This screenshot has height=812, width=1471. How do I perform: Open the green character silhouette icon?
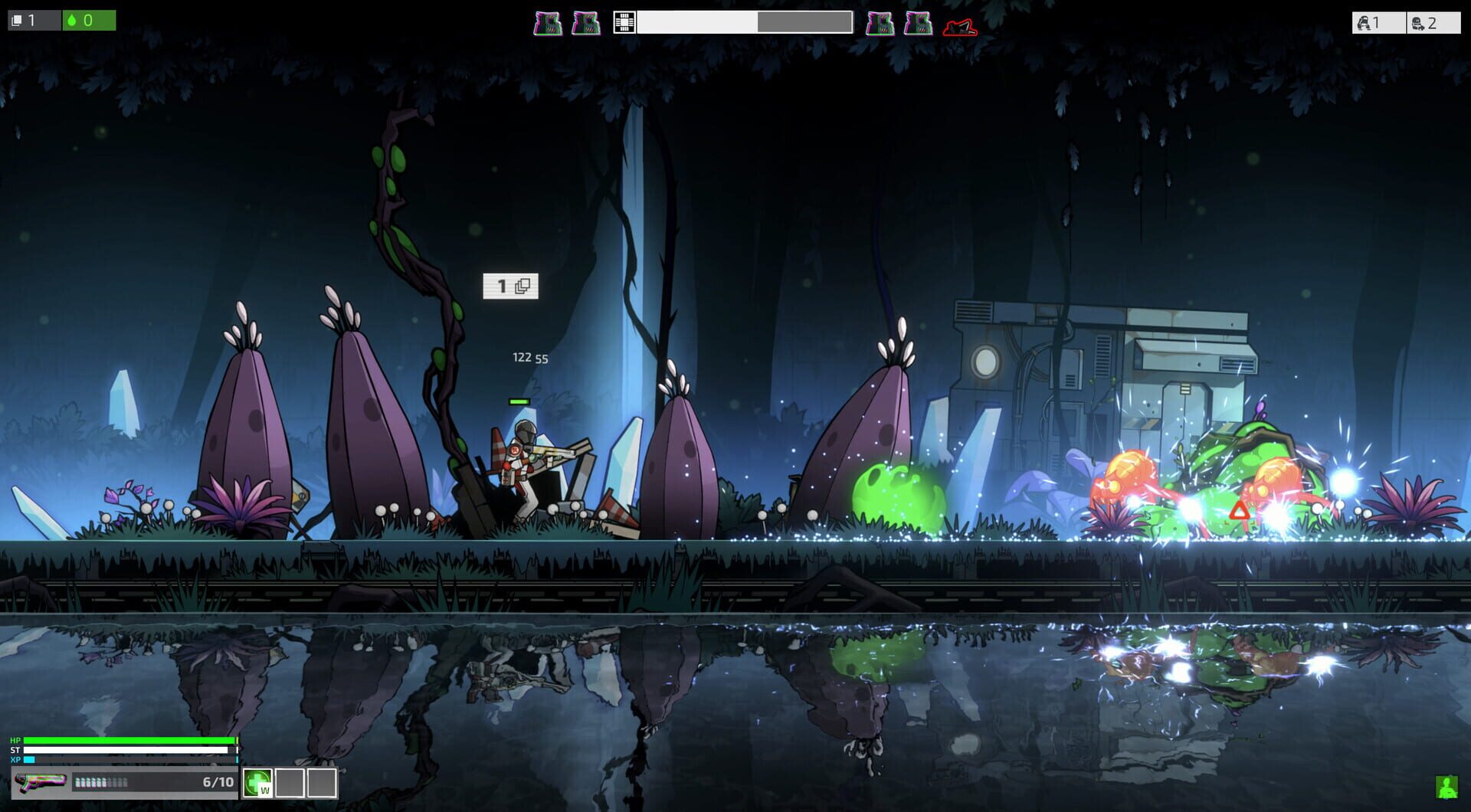(x=1446, y=787)
